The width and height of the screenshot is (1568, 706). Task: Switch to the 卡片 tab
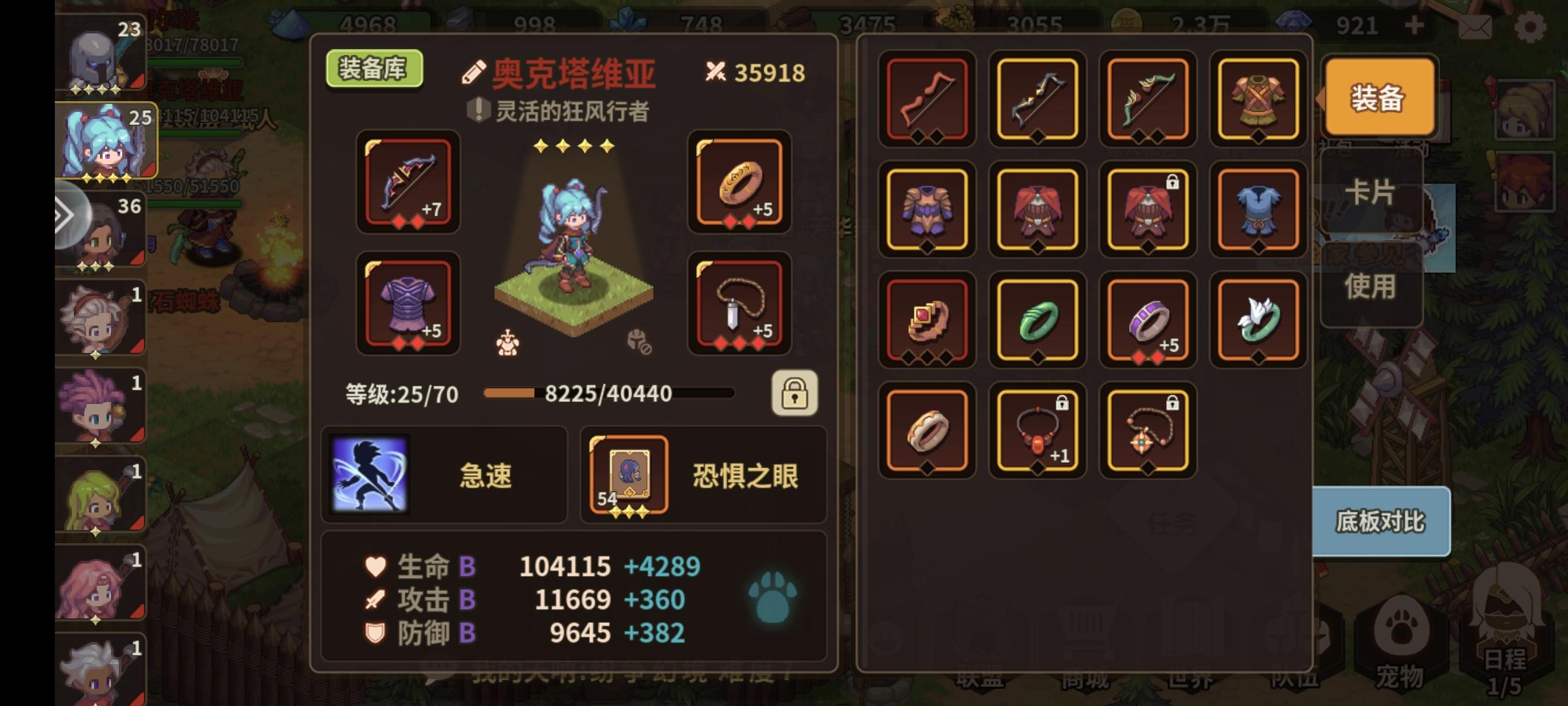click(x=1371, y=193)
